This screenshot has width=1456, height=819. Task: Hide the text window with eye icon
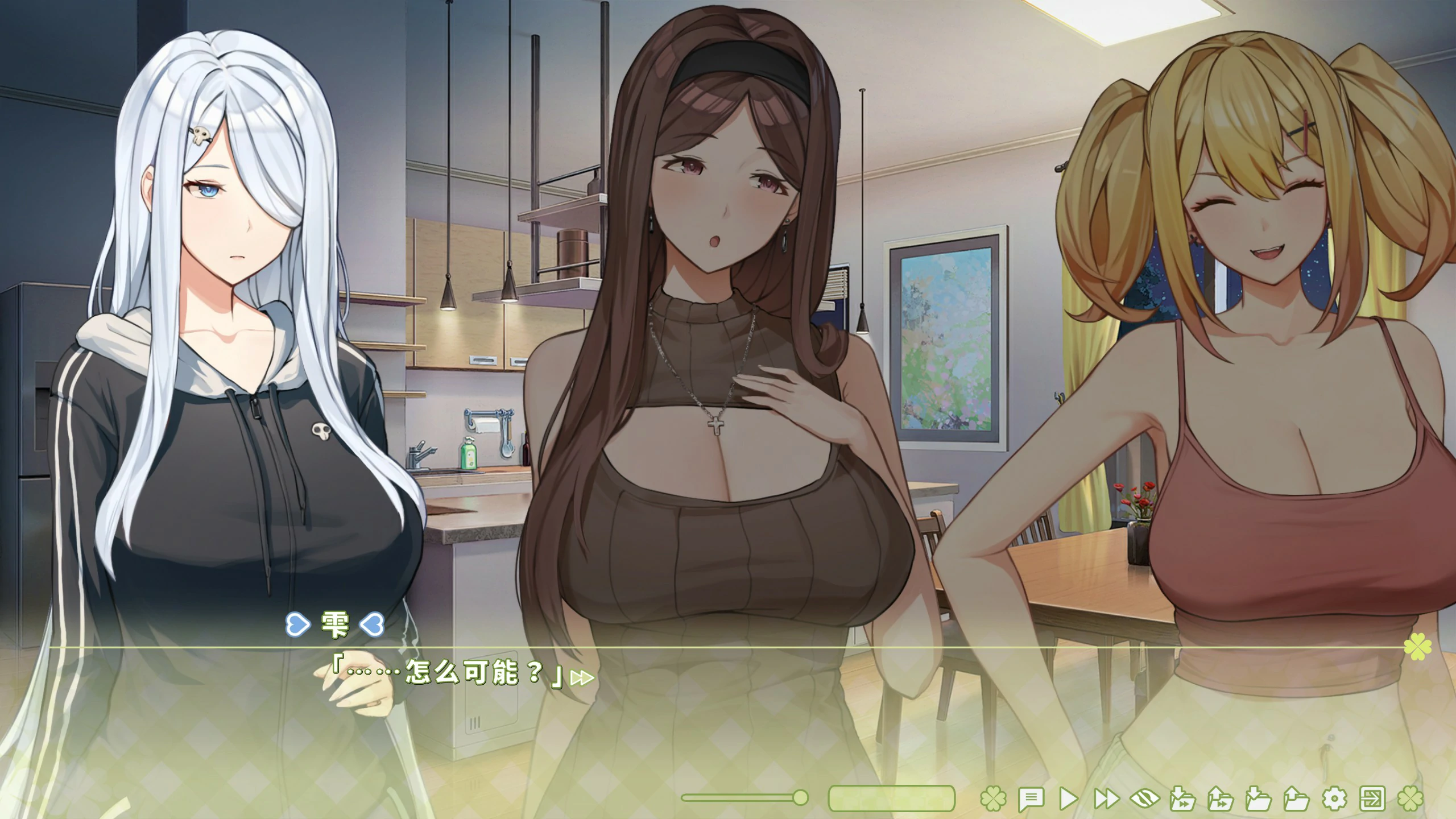[1144, 799]
